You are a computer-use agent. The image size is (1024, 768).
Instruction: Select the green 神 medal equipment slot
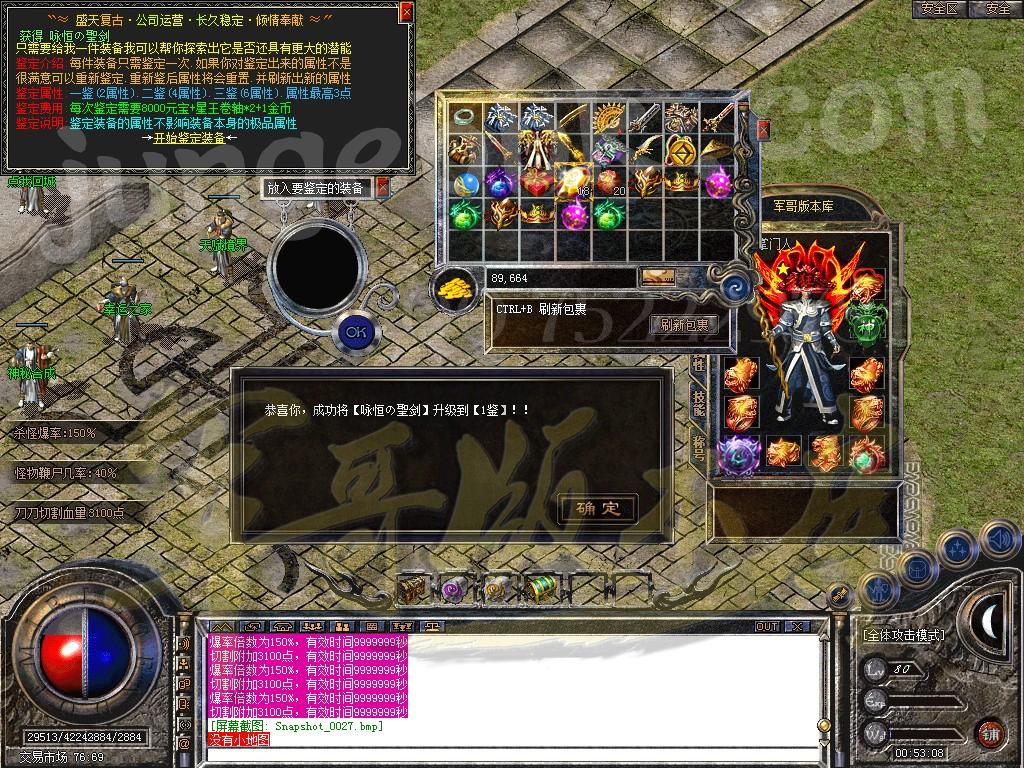click(x=866, y=320)
